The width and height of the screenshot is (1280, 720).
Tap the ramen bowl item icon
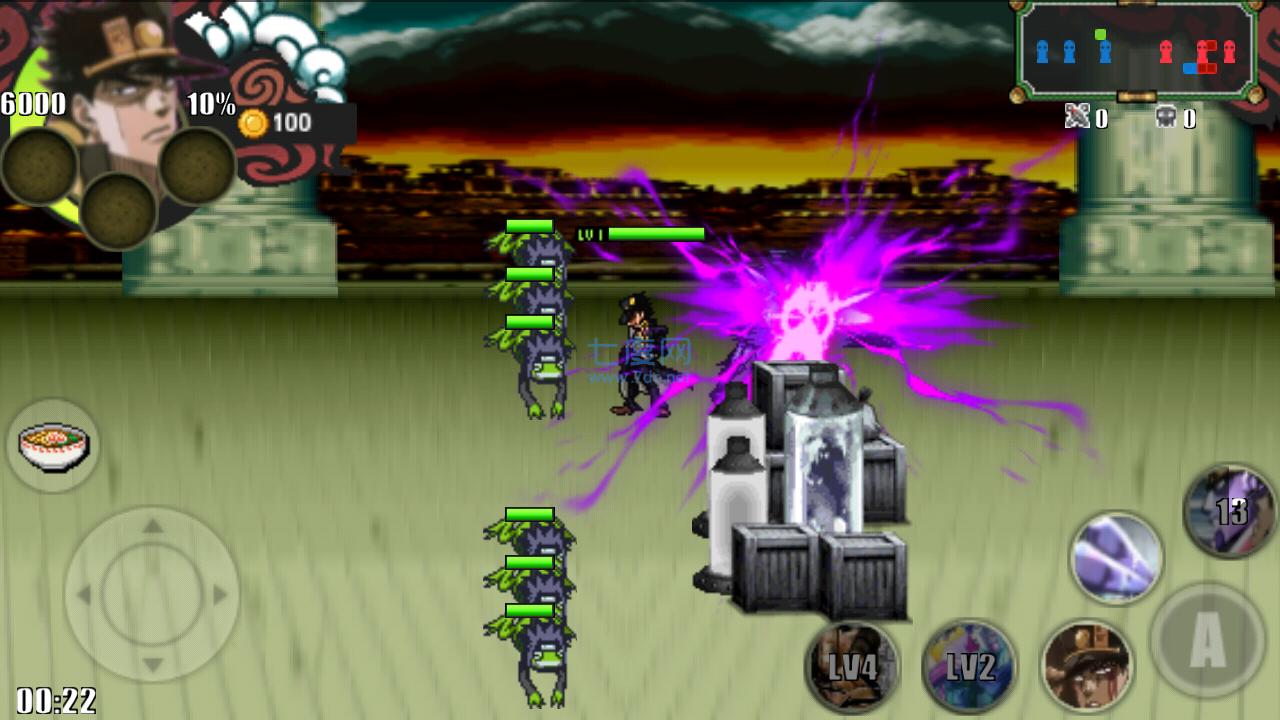click(x=54, y=445)
